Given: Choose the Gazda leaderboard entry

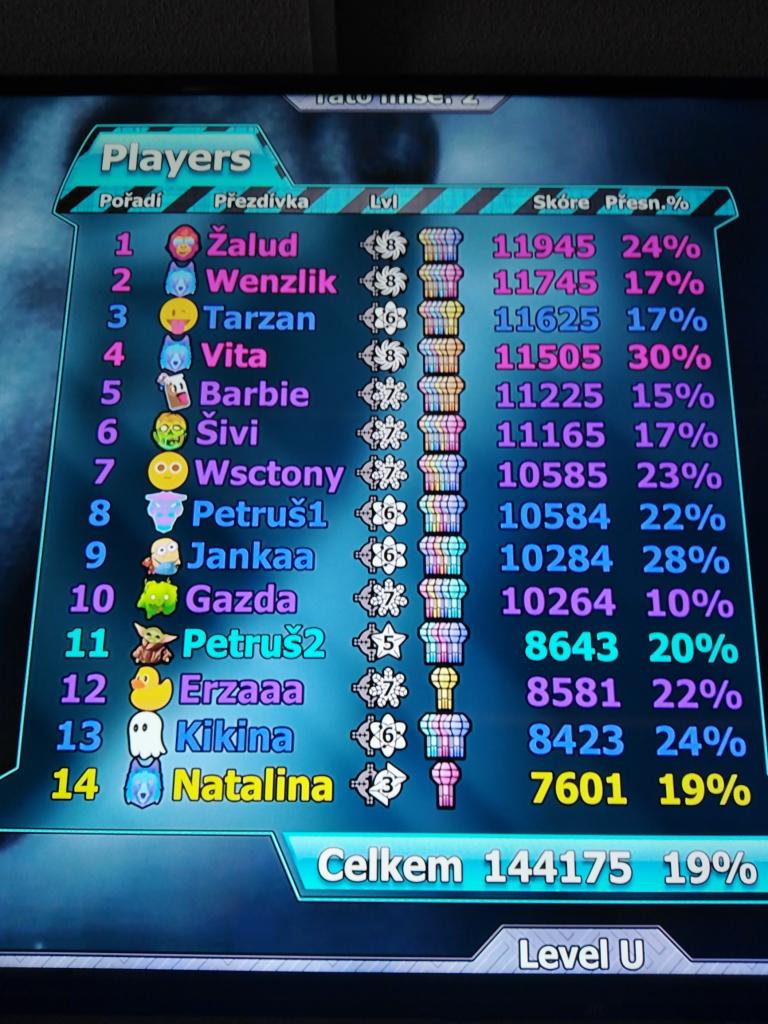Looking at the screenshot, I should tap(241, 599).
